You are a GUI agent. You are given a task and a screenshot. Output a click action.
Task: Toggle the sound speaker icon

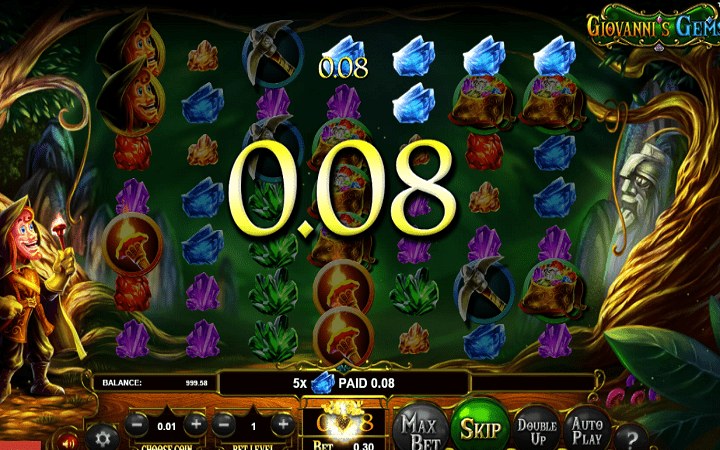pos(68,439)
